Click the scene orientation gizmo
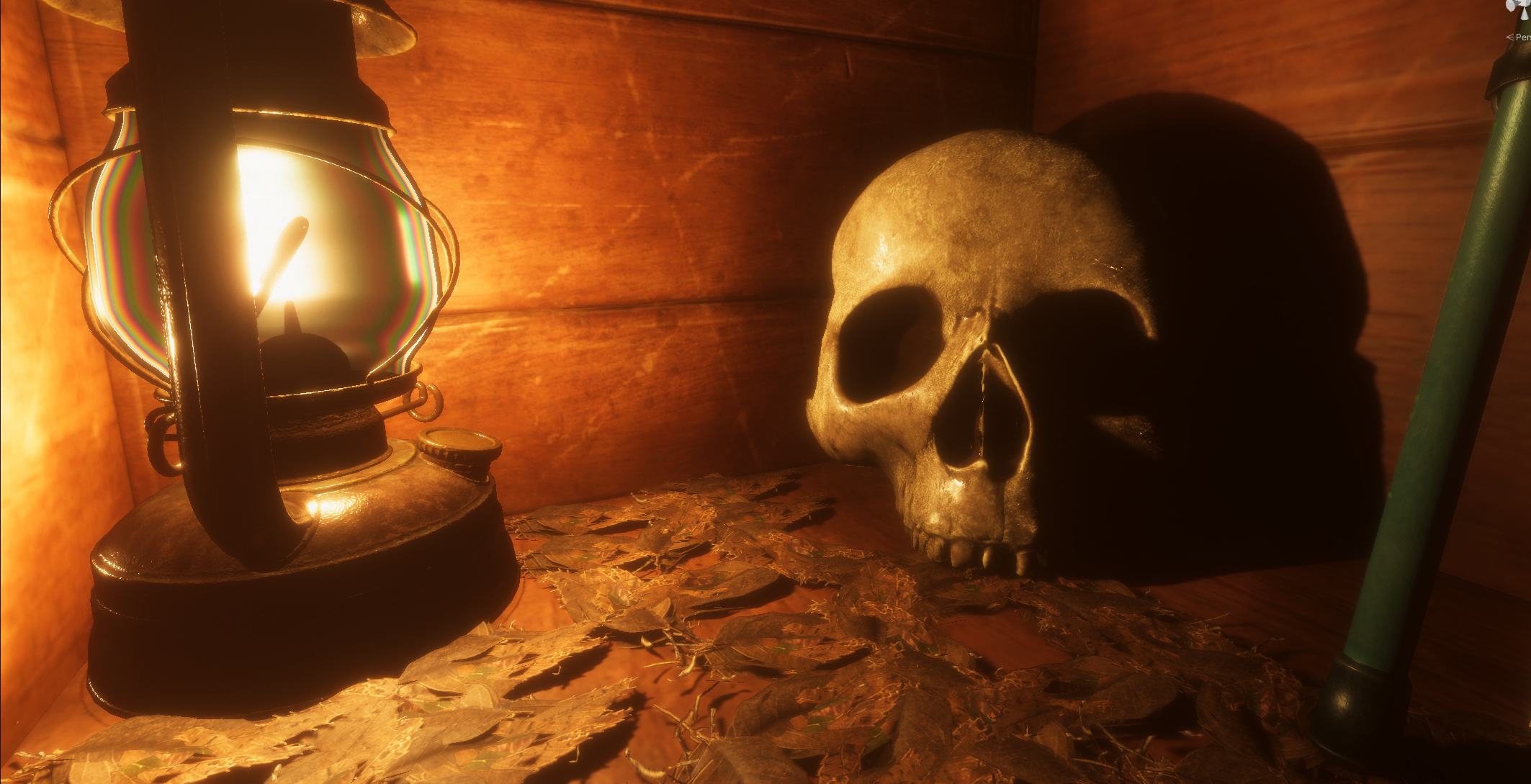This screenshot has width=1531, height=784. pos(1519,9)
